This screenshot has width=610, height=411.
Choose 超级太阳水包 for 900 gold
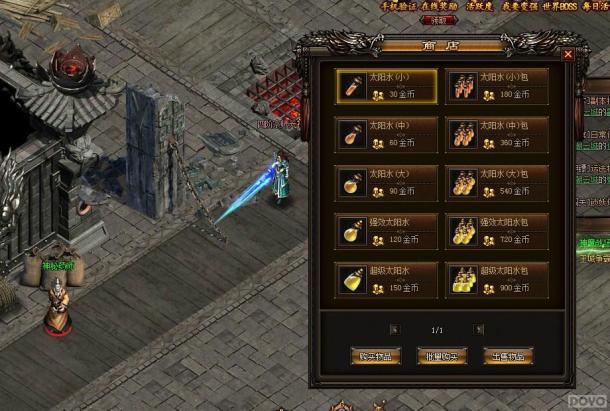(x=497, y=279)
